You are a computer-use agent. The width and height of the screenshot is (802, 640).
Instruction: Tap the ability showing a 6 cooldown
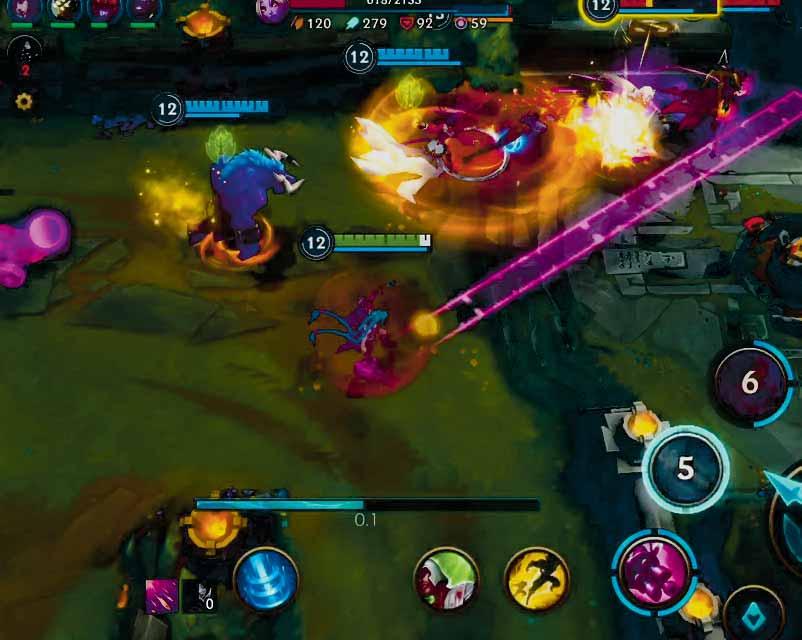pos(750,383)
